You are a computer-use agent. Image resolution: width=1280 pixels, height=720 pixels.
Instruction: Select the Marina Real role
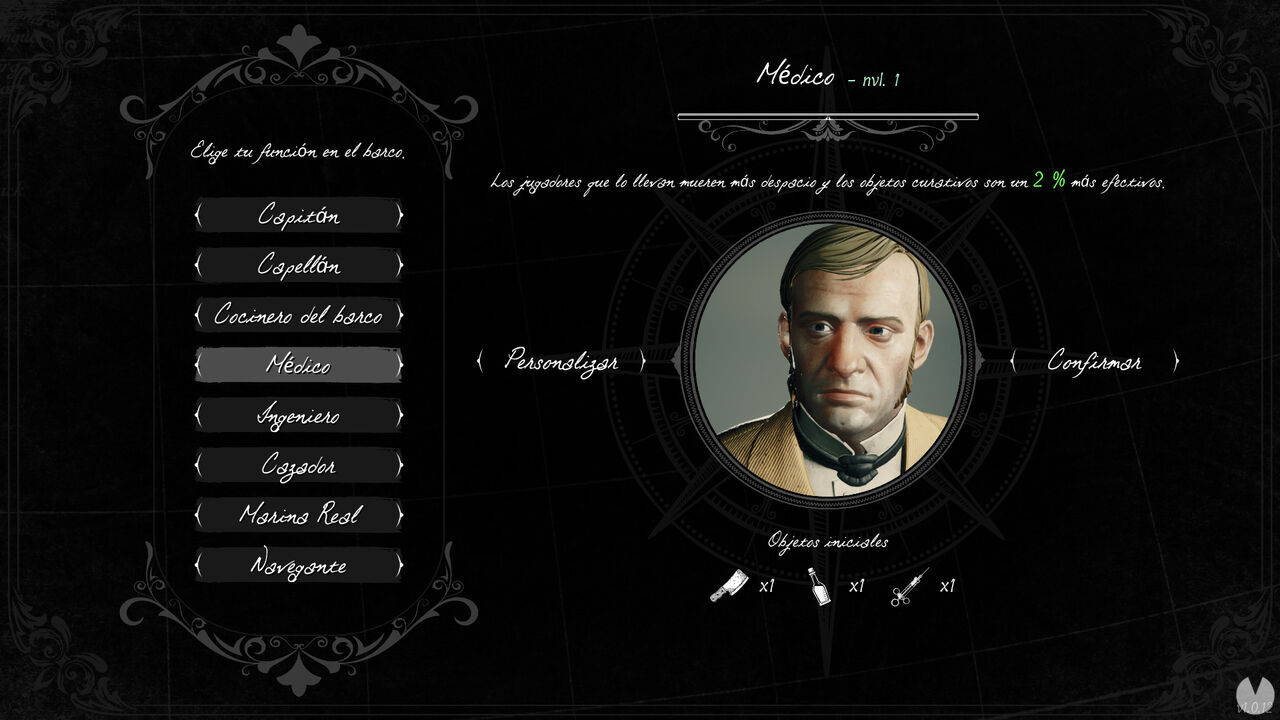coord(299,515)
